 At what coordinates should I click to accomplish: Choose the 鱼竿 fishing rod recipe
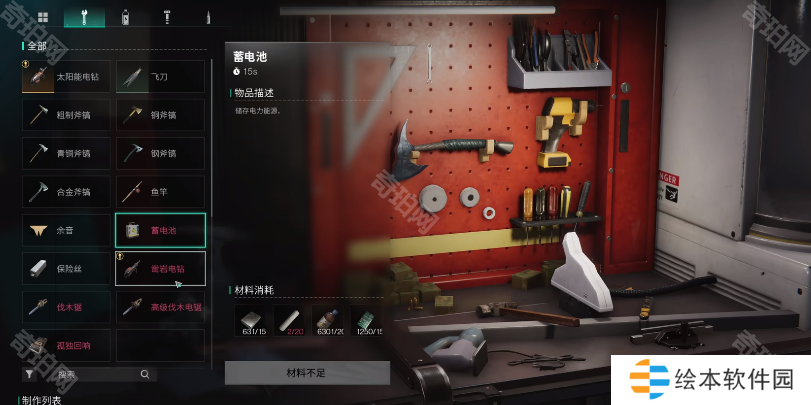click(x=160, y=191)
